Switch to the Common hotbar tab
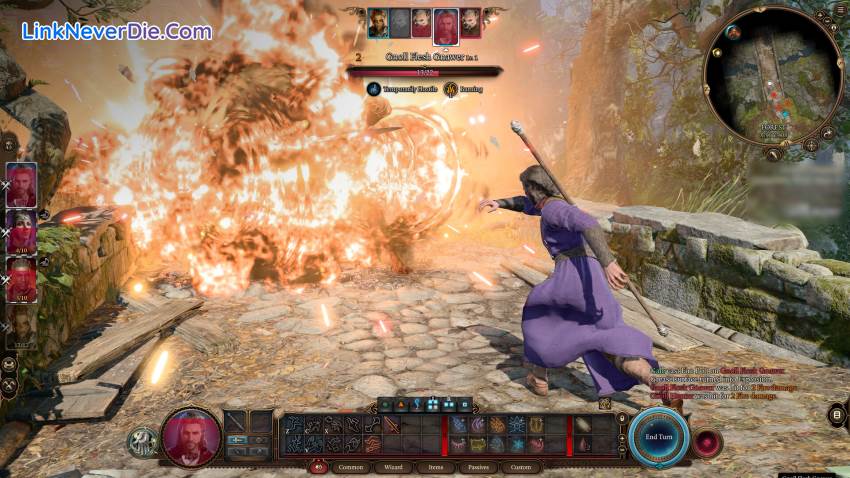Screen dimensions: 850x478 point(351,467)
